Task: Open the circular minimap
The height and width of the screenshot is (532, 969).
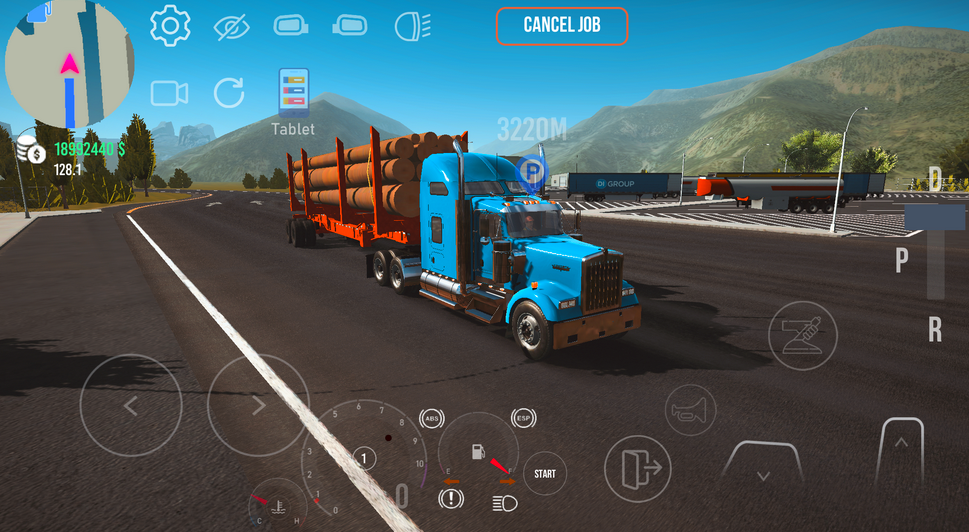Action: coord(69,63)
